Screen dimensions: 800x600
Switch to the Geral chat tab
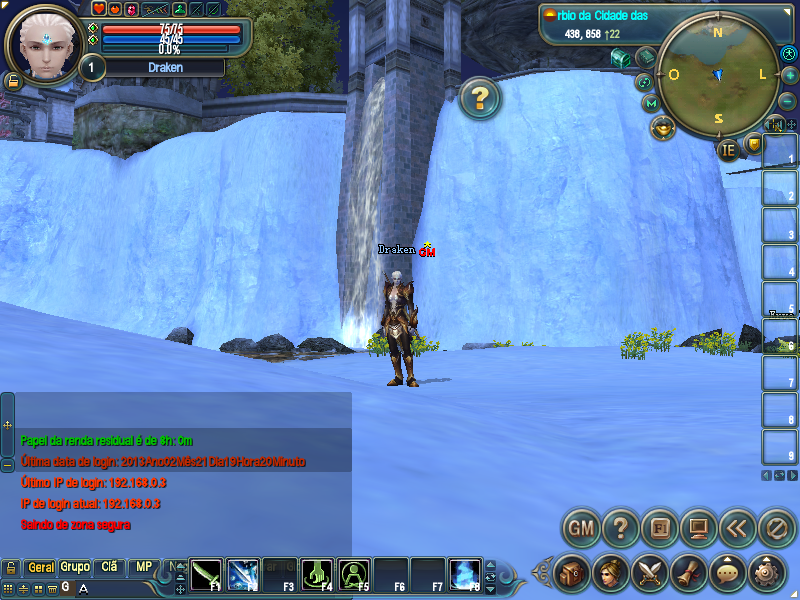[41, 567]
